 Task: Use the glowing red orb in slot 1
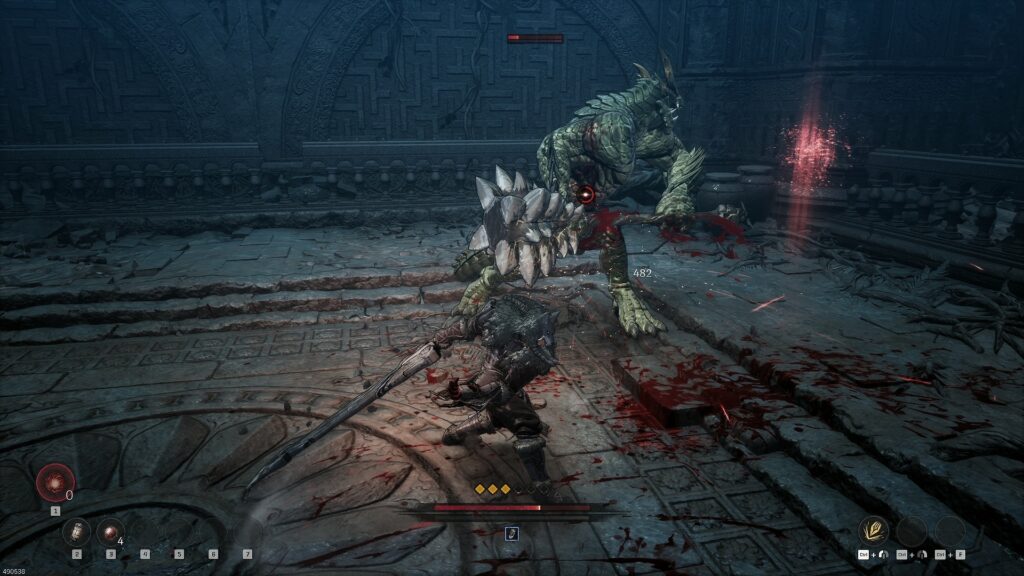(x=55, y=484)
